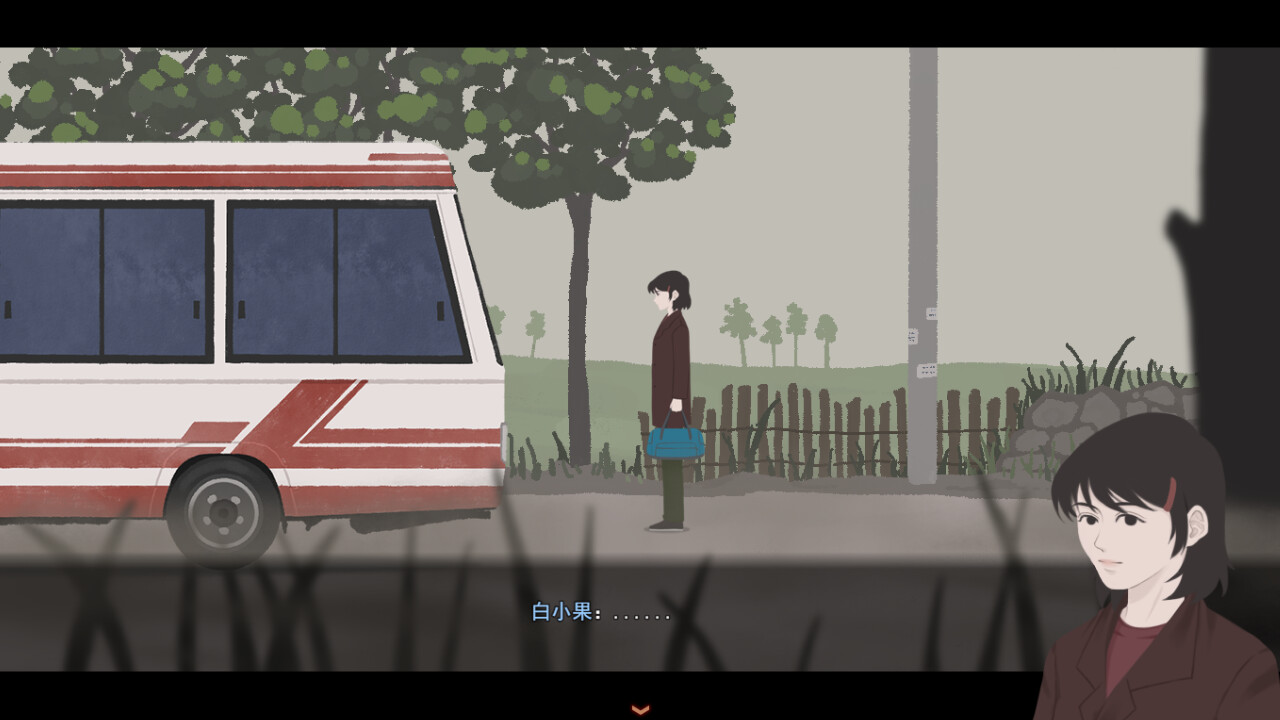Click the bus front wheel
The width and height of the screenshot is (1280, 720).
(224, 510)
